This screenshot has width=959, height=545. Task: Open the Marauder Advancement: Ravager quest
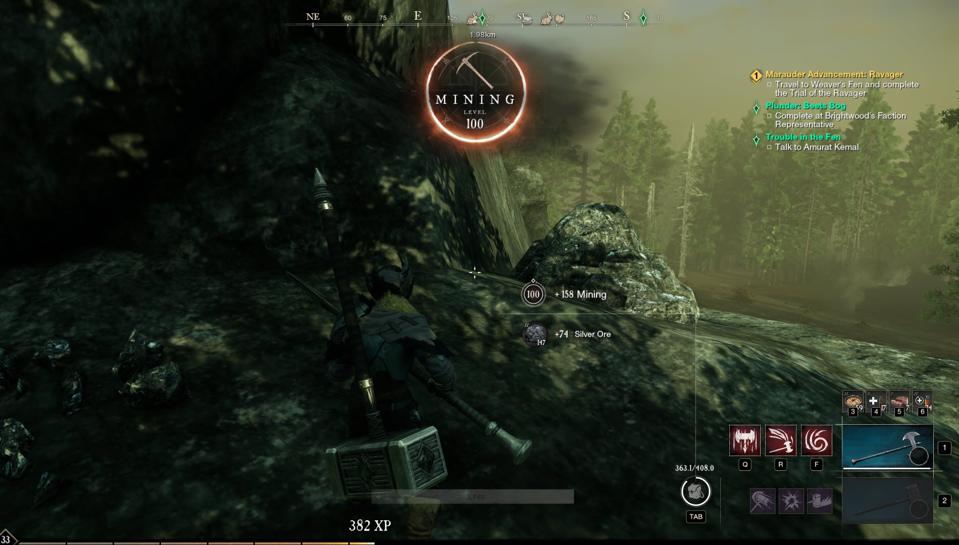(834, 74)
